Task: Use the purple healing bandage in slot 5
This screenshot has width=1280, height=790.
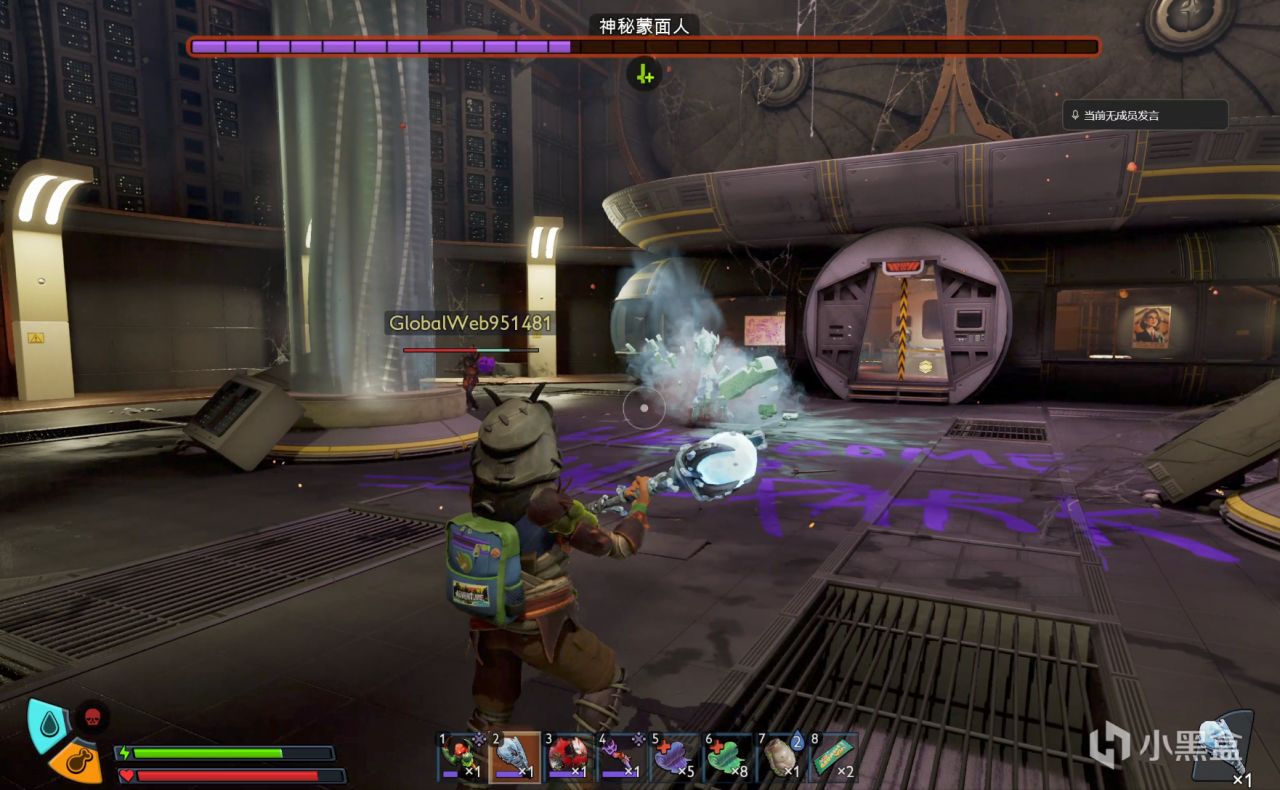Action: click(x=673, y=757)
